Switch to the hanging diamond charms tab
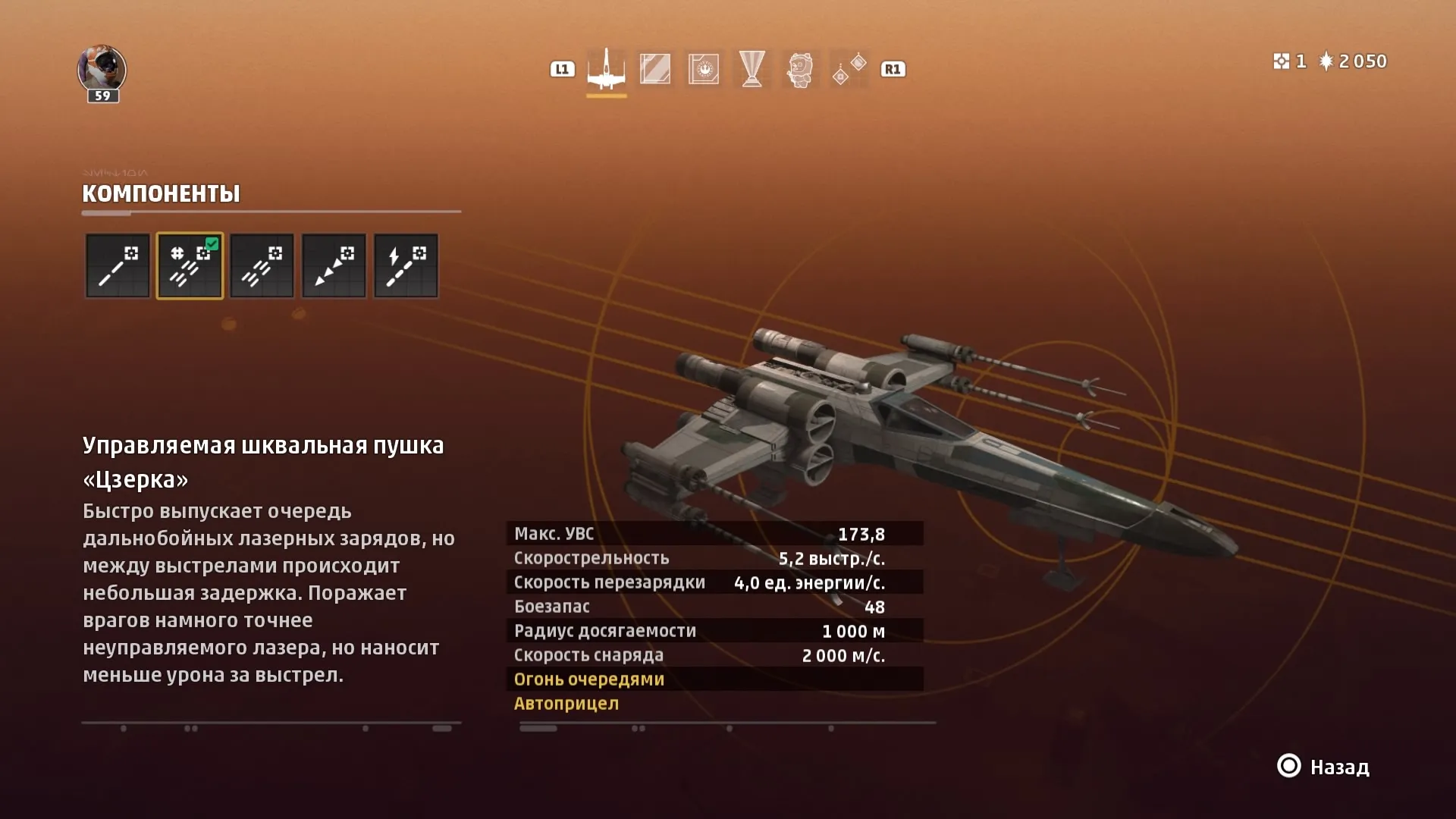This screenshot has width=1456, height=819. click(849, 69)
